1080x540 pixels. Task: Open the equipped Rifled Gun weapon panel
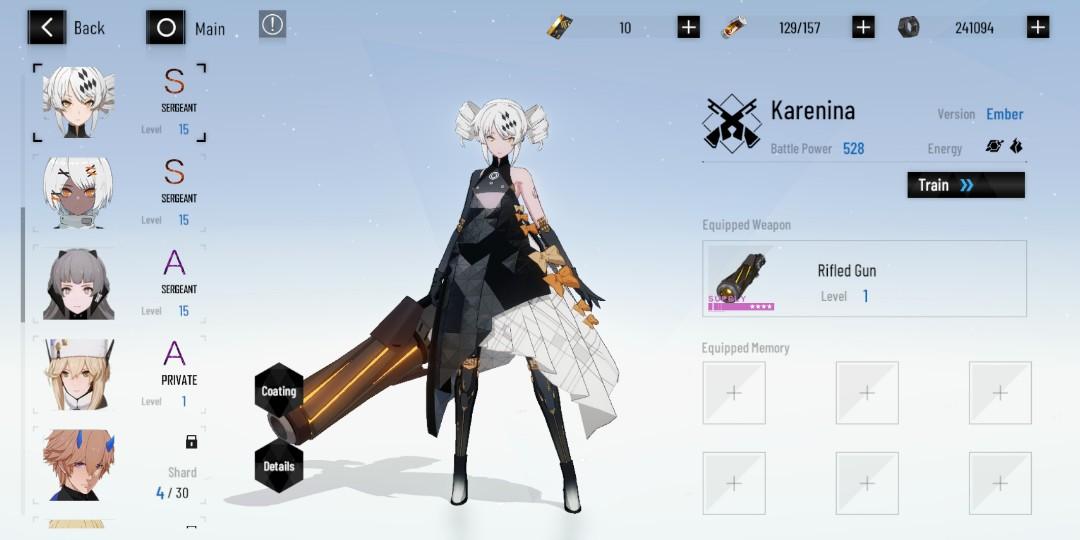click(864, 279)
